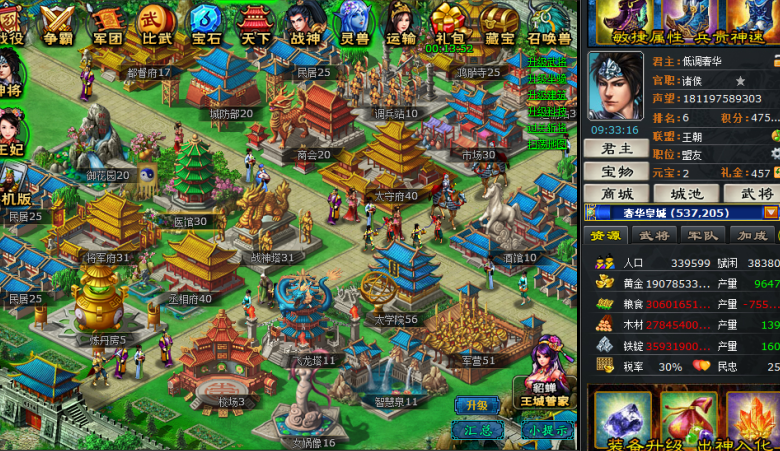Open the 军团 legion icon
780x451 pixels.
point(107,22)
